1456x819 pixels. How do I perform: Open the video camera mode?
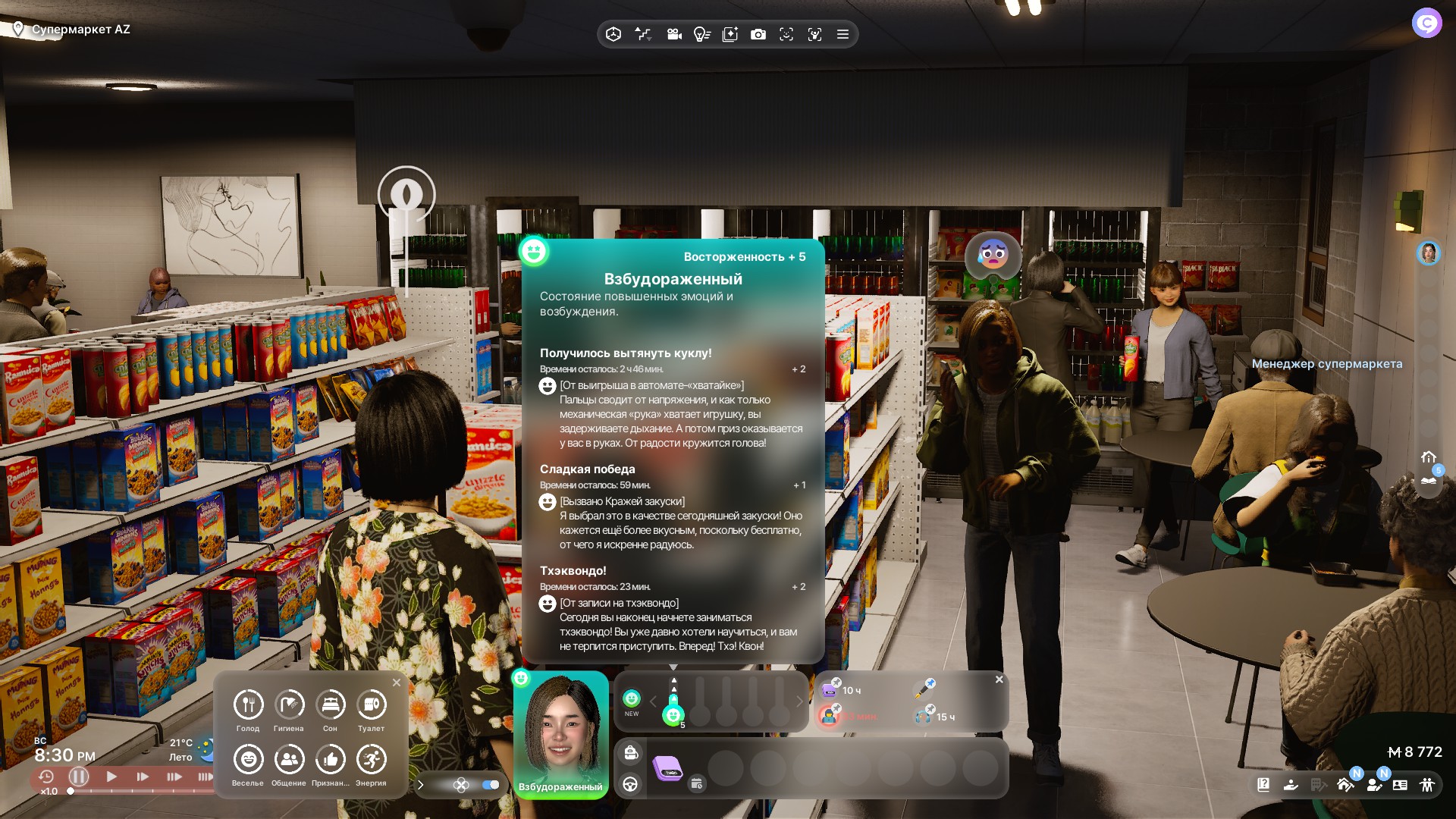[673, 34]
